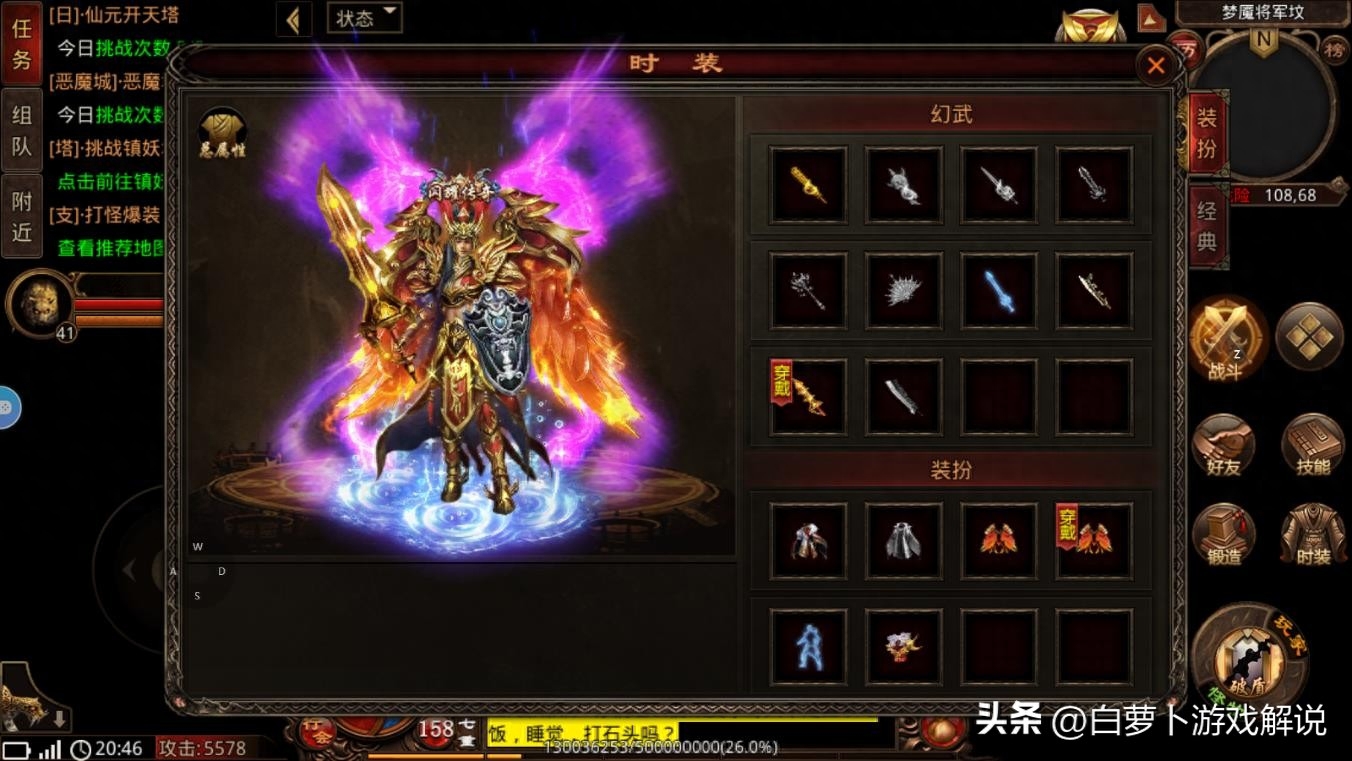
Task: Click the four-diamond icon beside 战斗
Action: click(1310, 338)
